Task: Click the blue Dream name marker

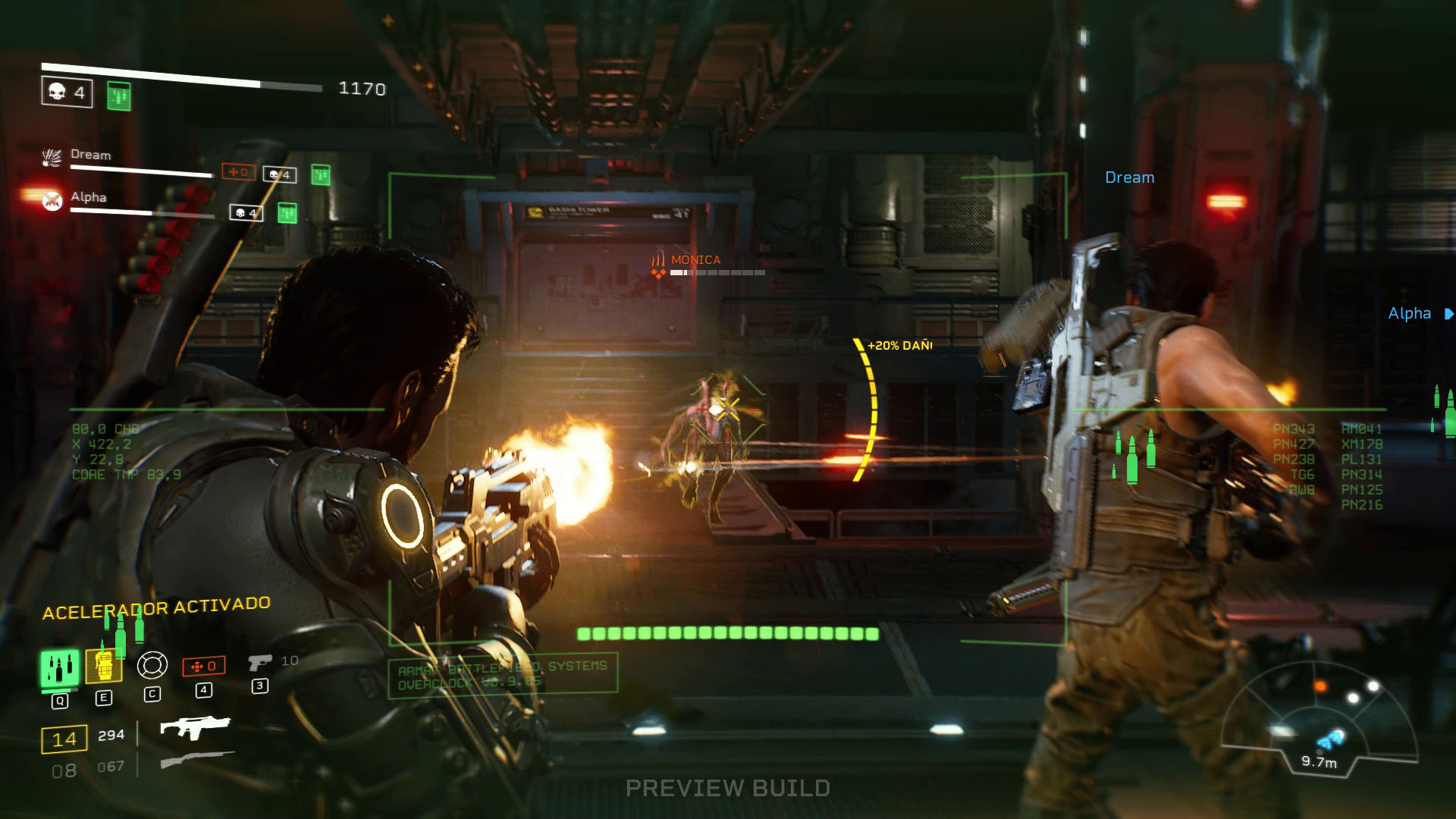Action: tap(1129, 177)
